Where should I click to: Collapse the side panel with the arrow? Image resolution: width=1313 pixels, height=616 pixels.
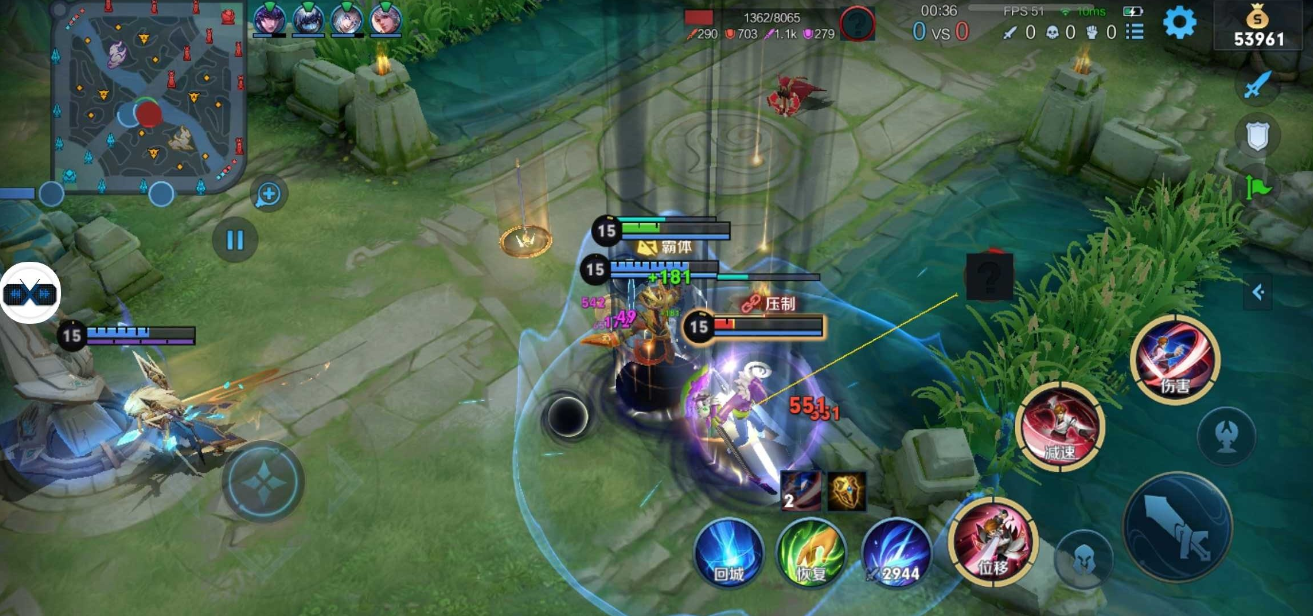(1258, 292)
